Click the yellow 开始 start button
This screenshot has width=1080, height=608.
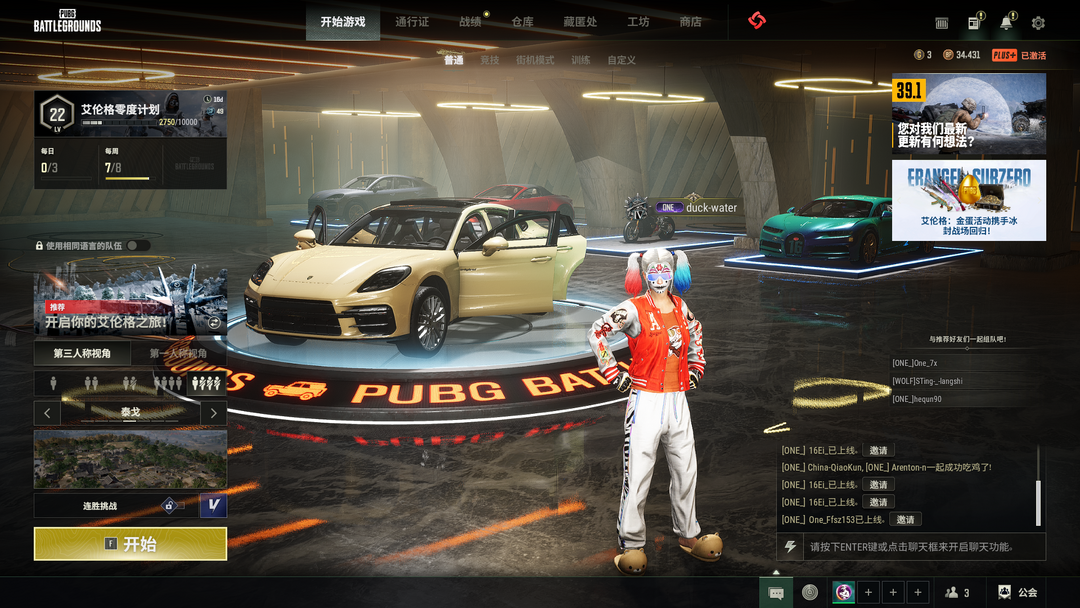point(130,544)
